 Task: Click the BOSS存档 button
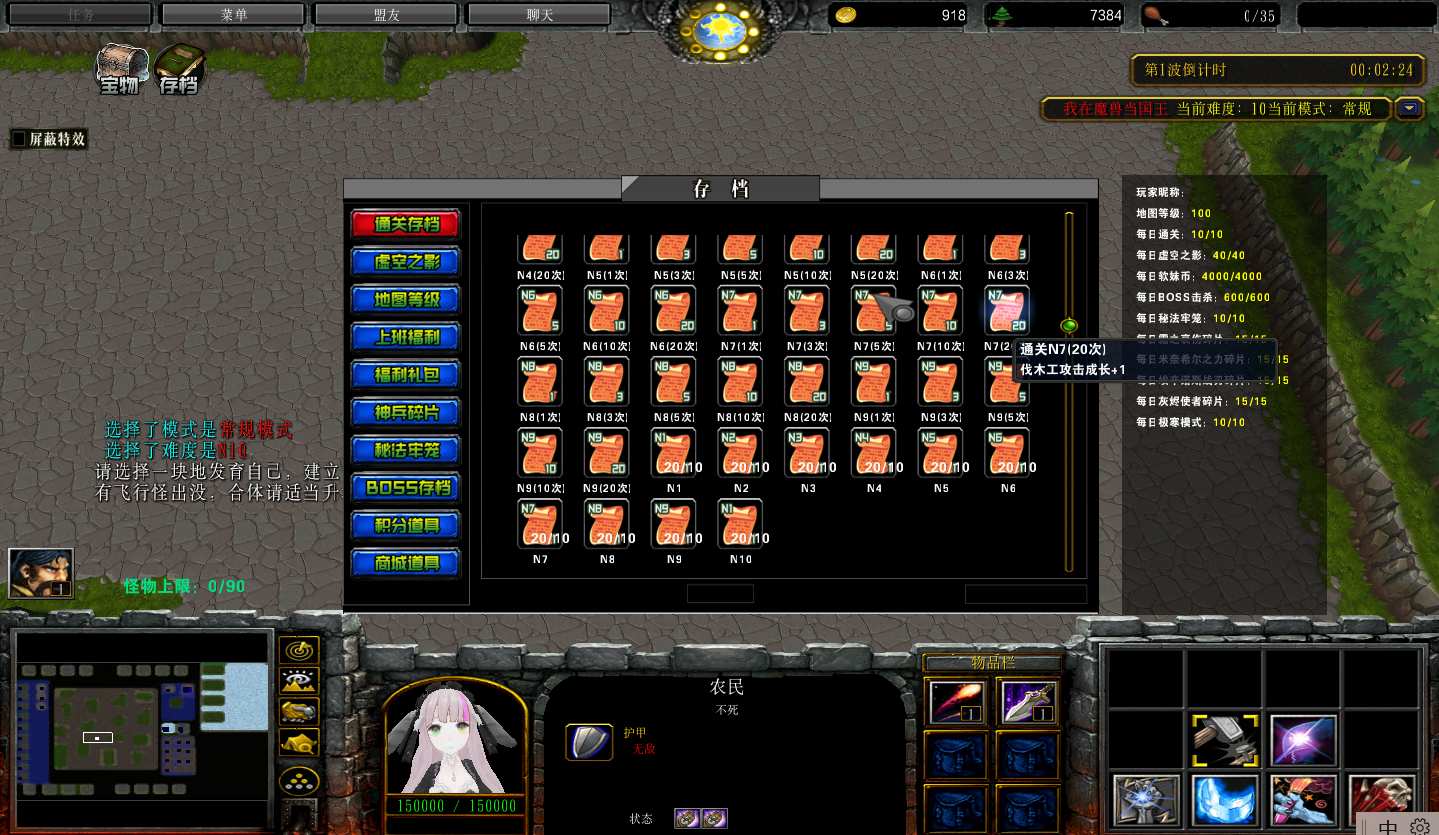(x=405, y=487)
